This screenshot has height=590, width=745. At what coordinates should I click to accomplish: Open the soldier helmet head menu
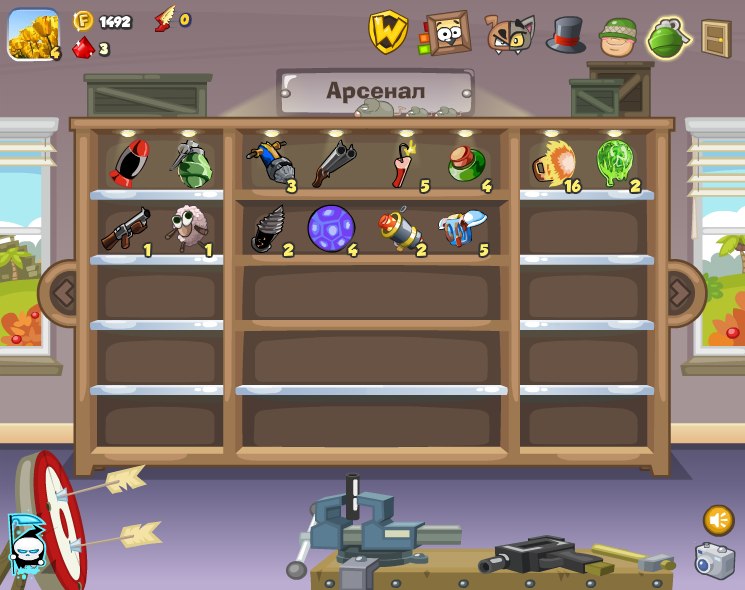click(x=618, y=37)
